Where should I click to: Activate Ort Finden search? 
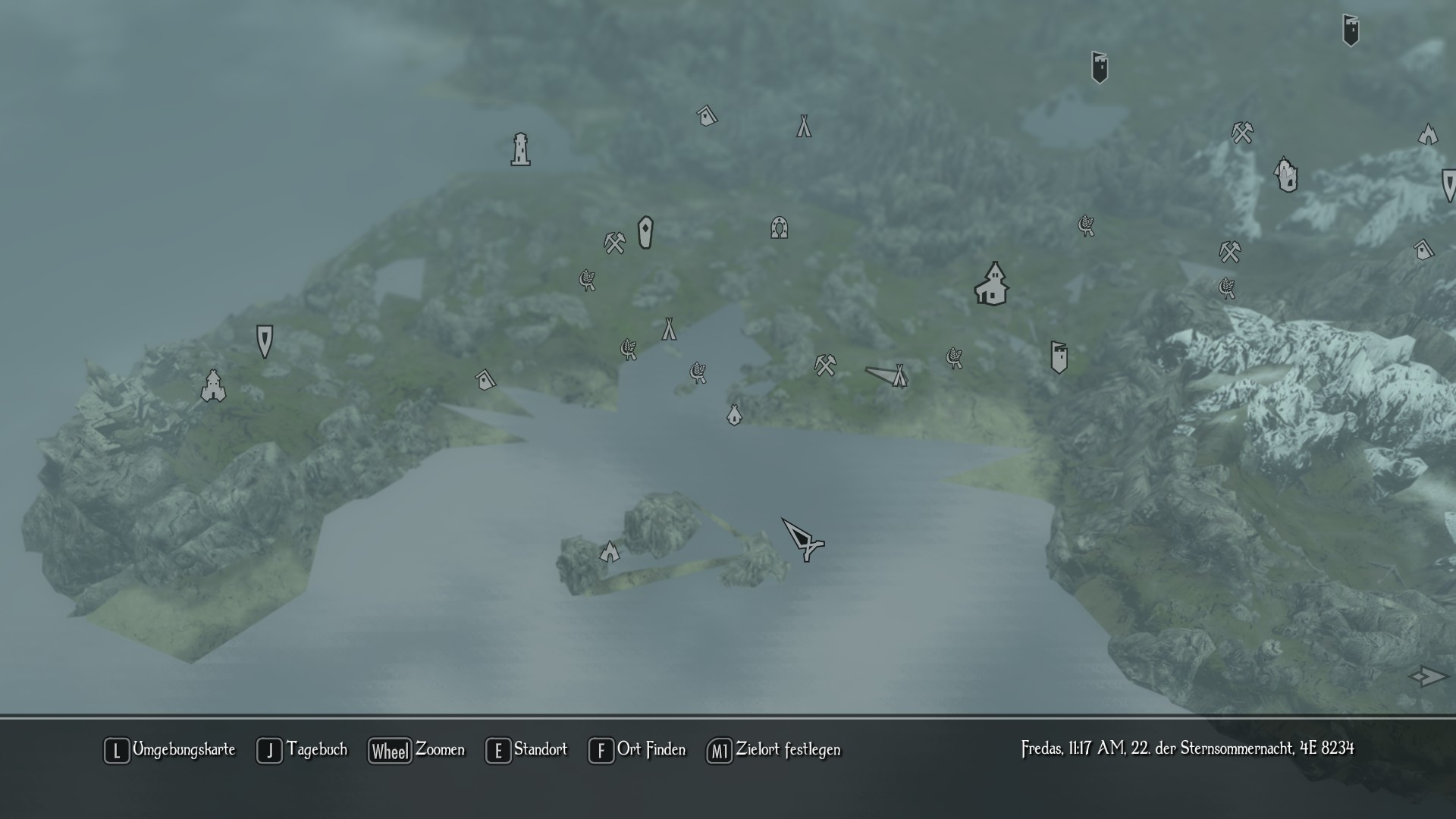click(x=637, y=750)
